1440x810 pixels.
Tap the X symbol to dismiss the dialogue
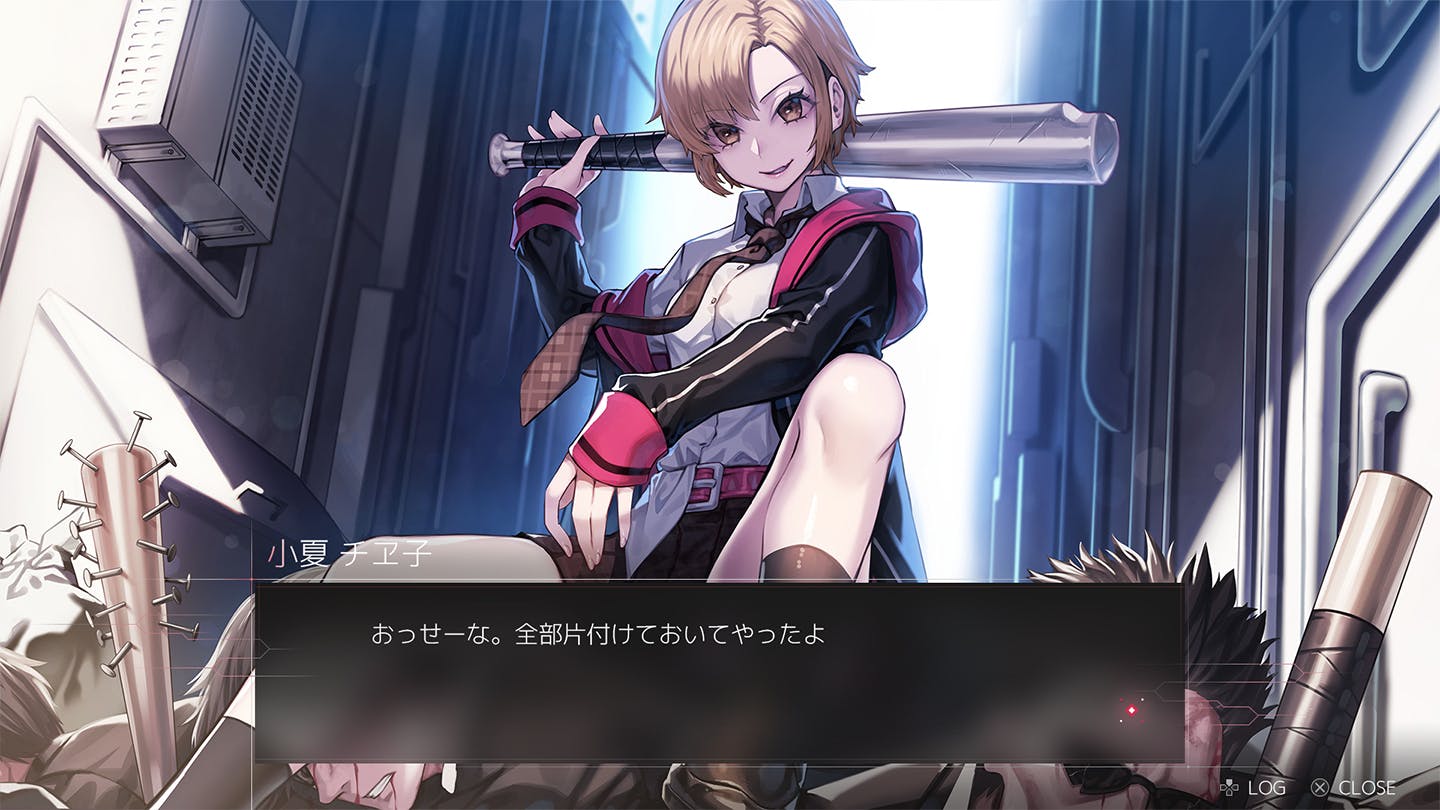pos(1320,787)
